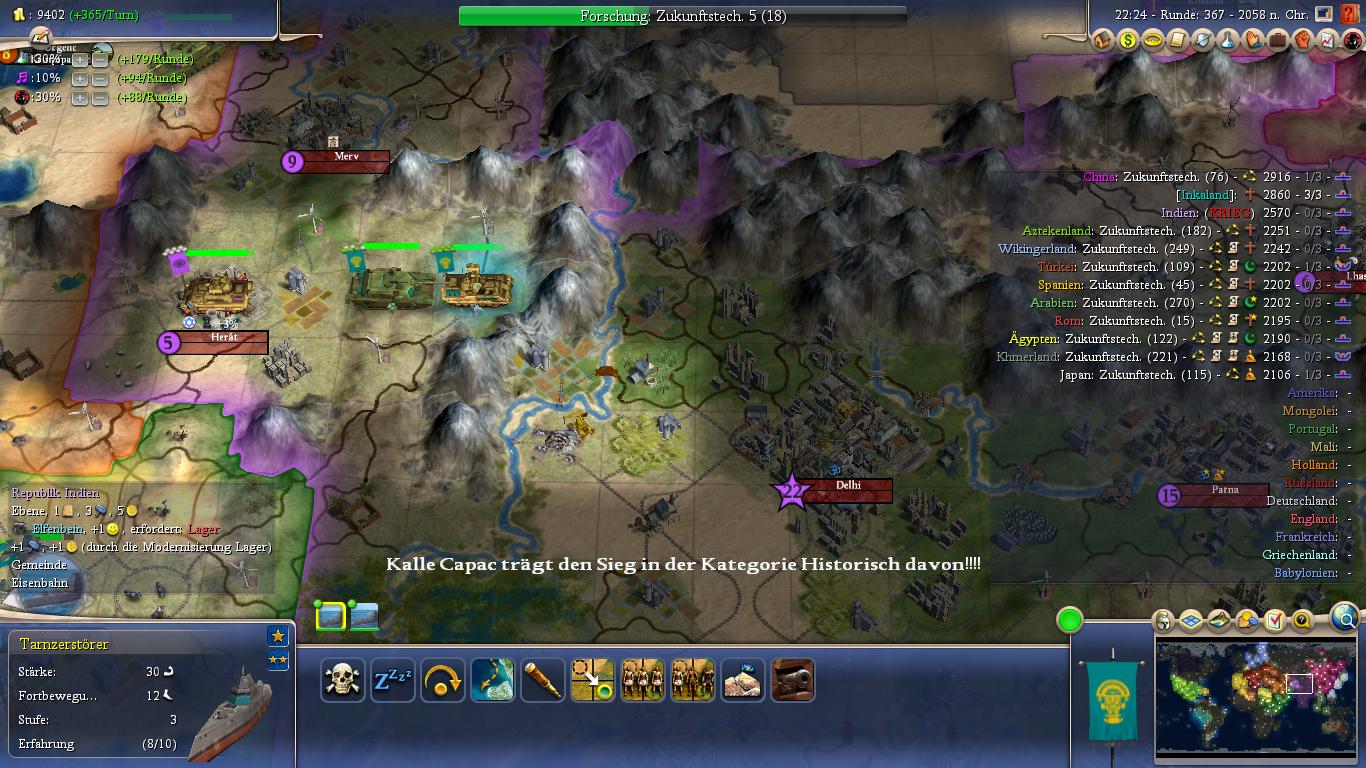Open the Forschung research progress bar

click(682, 16)
